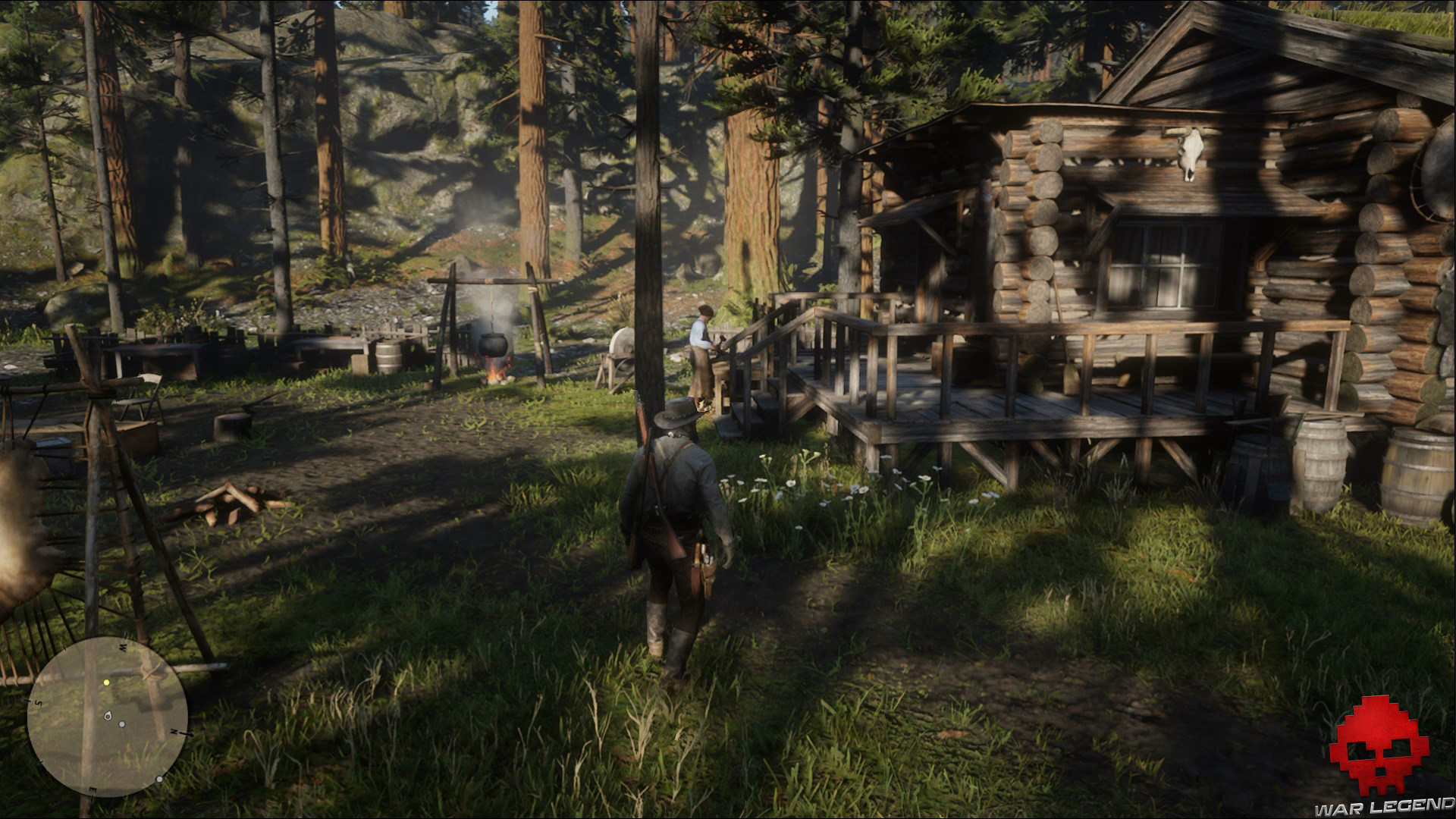Select the West marker on the minimap rim
1456x819 pixels.
pos(121,646)
